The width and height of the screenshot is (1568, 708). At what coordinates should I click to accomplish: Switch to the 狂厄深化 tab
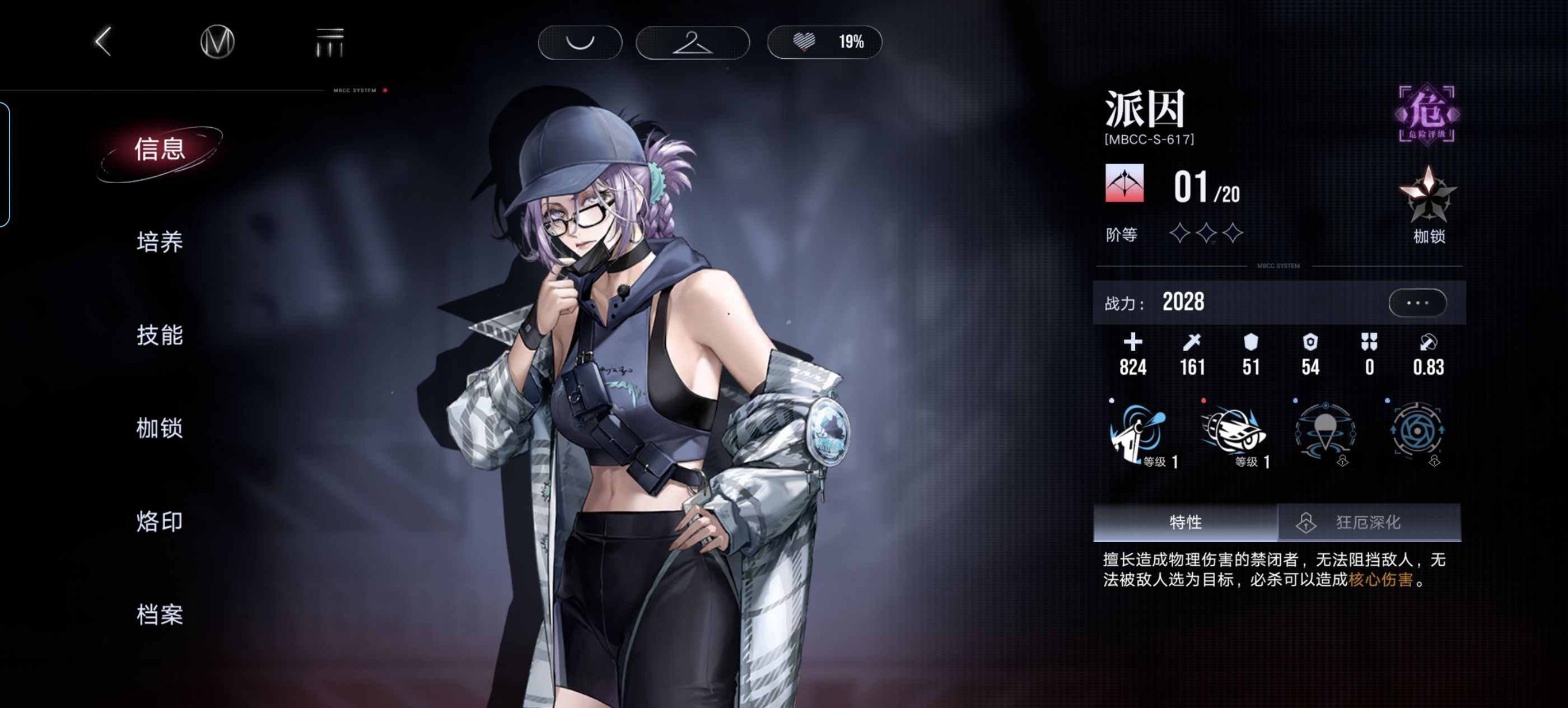(x=1368, y=523)
